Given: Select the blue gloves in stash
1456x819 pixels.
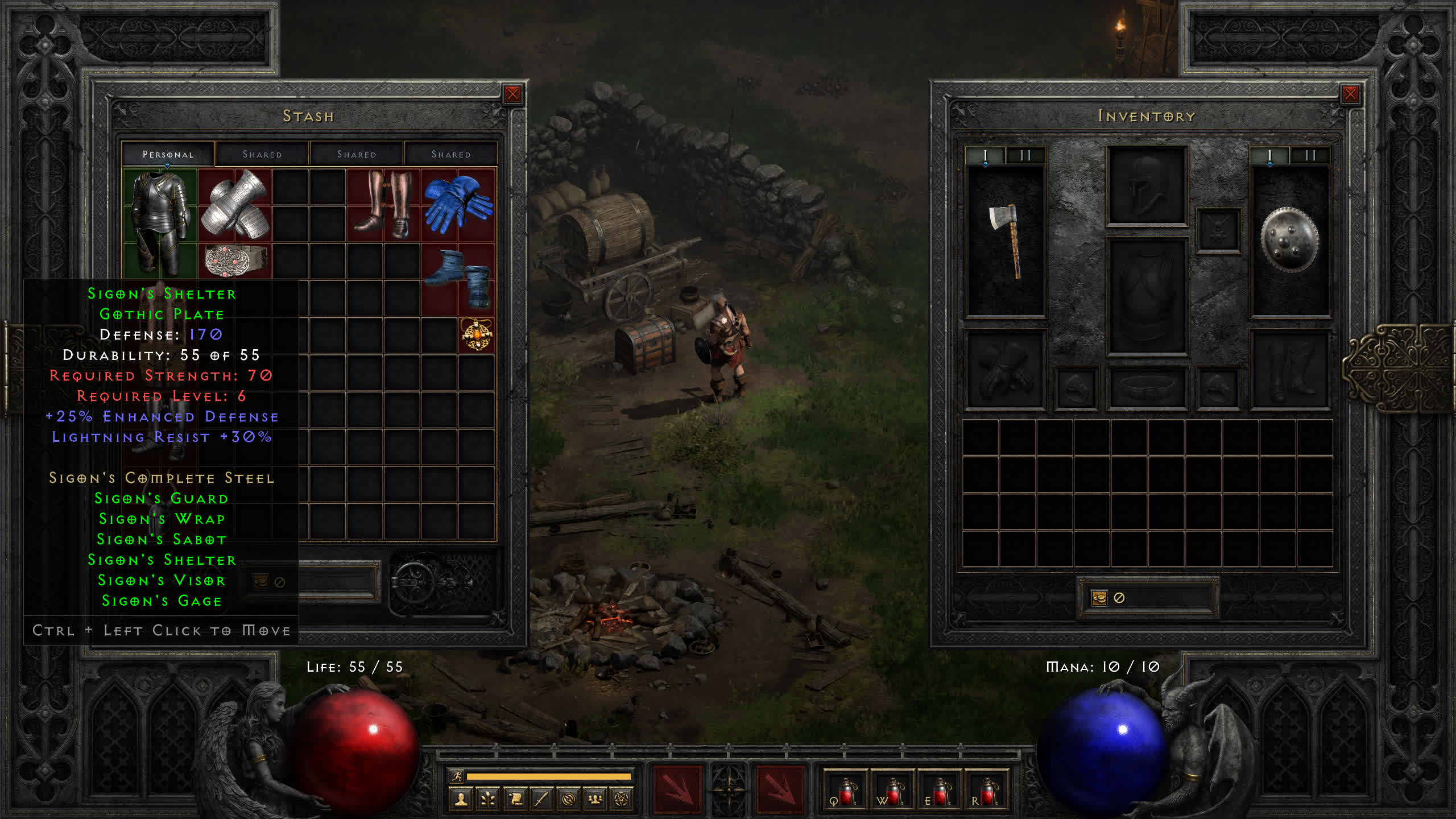Looking at the screenshot, I should 458,205.
